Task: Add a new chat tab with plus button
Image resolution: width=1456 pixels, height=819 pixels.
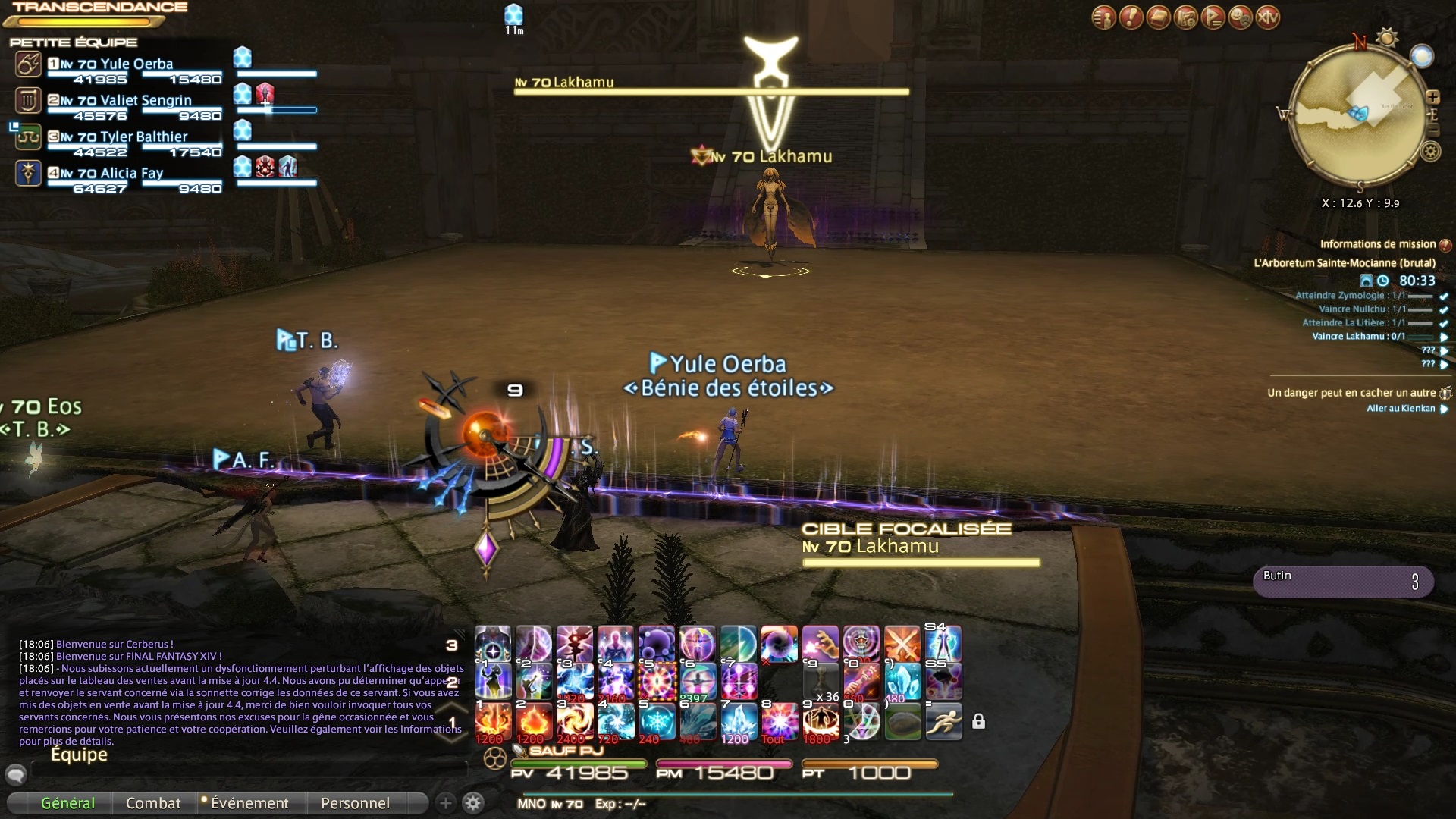Action: (x=446, y=803)
